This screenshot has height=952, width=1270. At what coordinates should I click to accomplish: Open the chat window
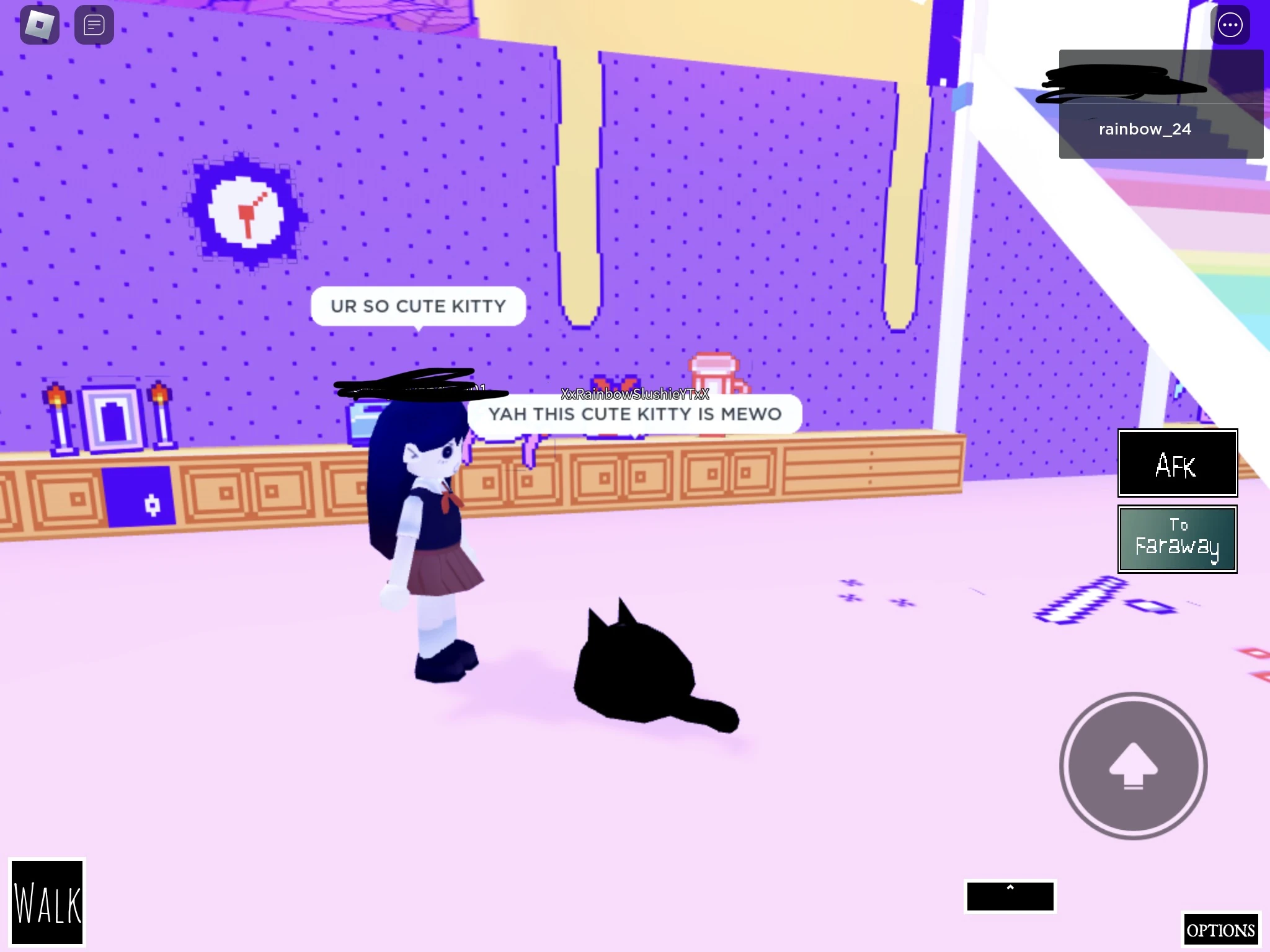(94, 24)
